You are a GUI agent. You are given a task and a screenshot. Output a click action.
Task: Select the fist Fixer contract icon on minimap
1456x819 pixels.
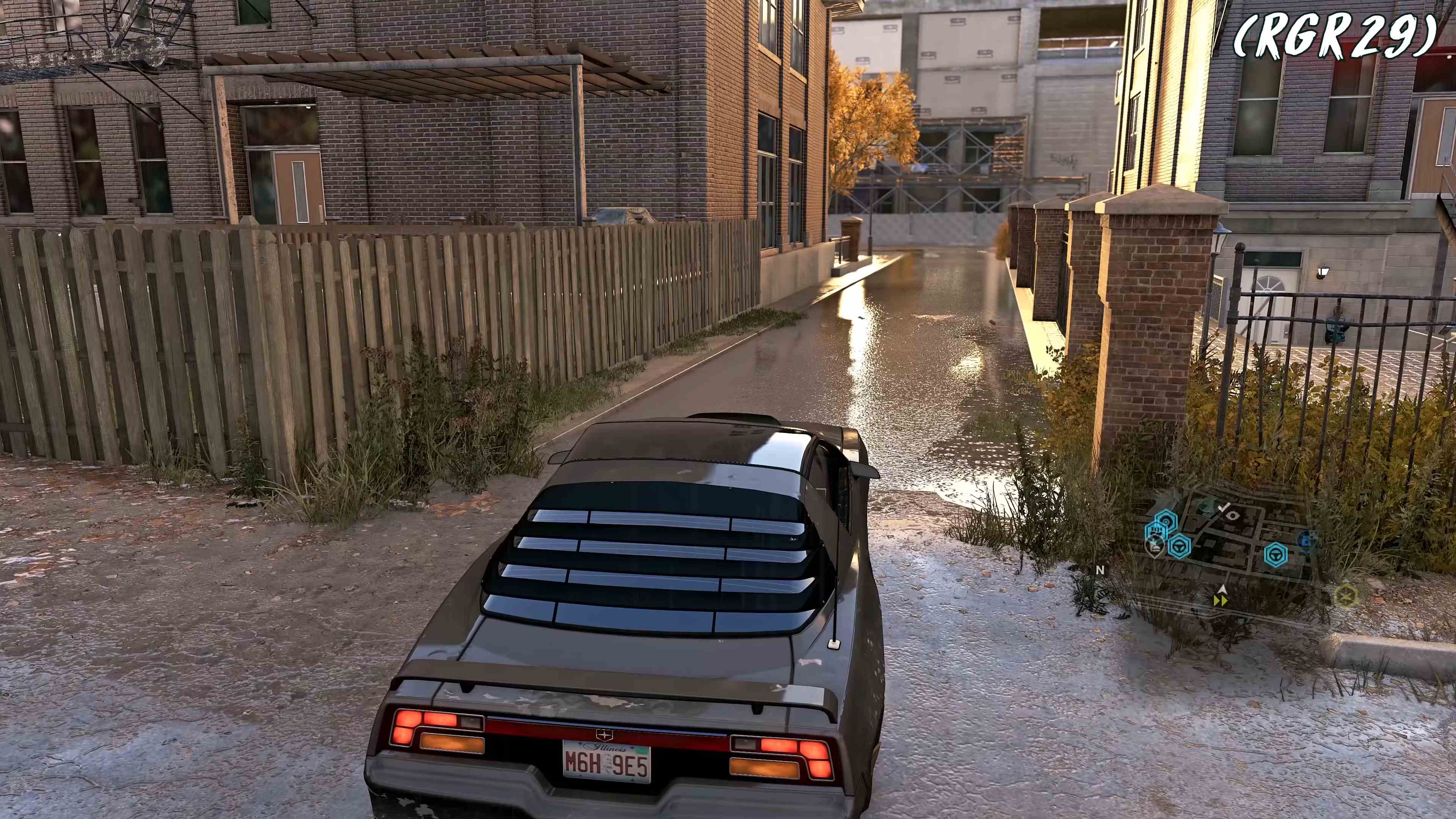click(1156, 530)
